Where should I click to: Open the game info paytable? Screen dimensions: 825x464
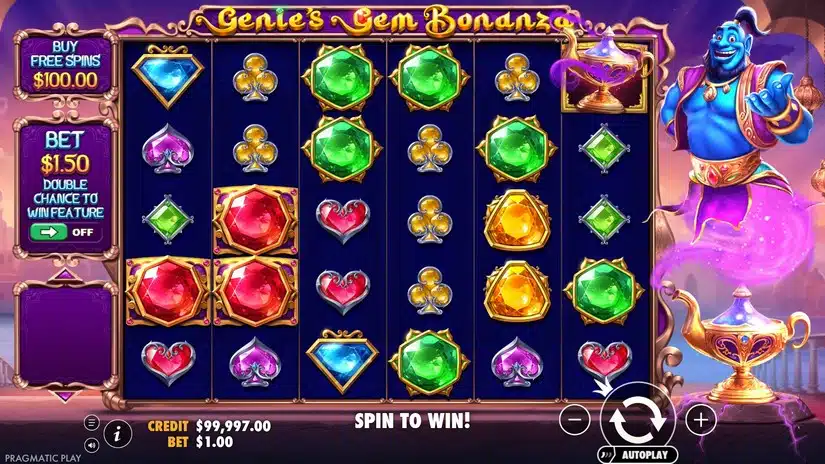pyautogui.click(x=117, y=434)
